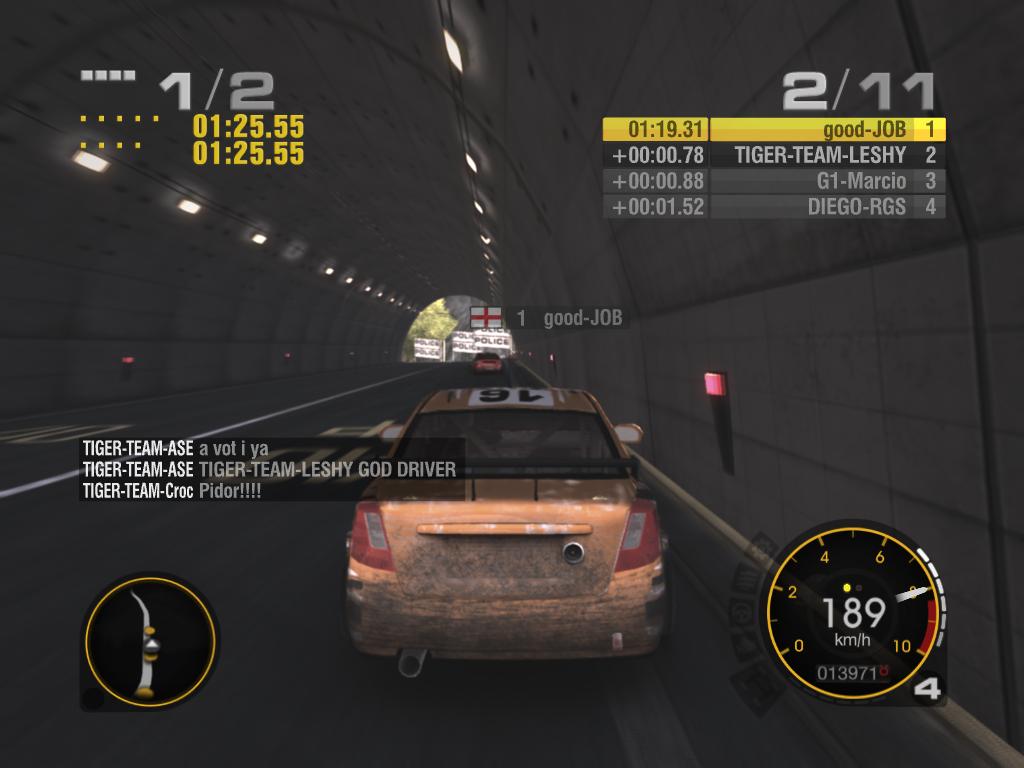Click the good-JOB nametag above the opponent car
The width and height of the screenshot is (1024, 768).
click(547, 318)
